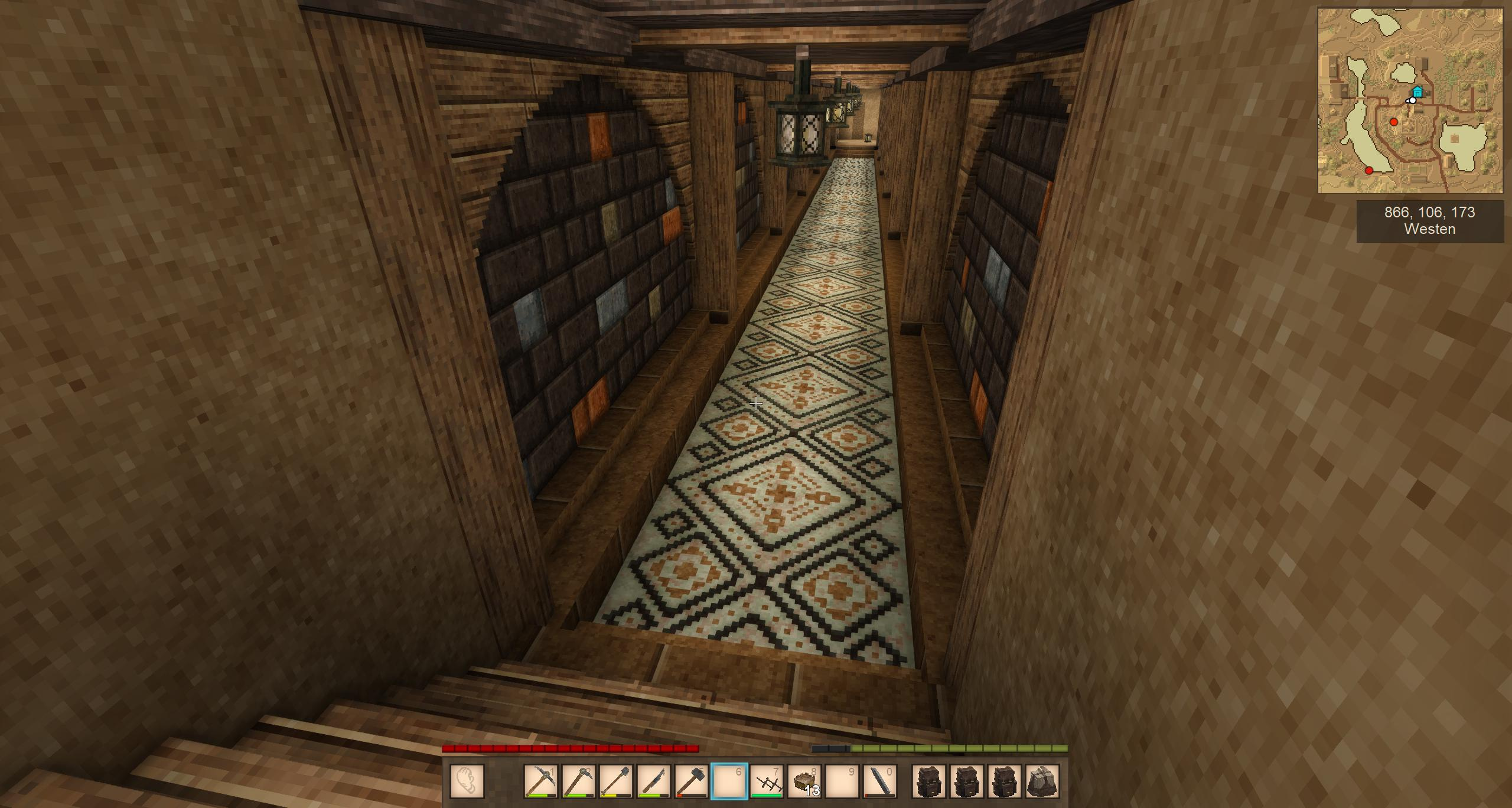
Task: Click the minimap
Action: click(1410, 101)
